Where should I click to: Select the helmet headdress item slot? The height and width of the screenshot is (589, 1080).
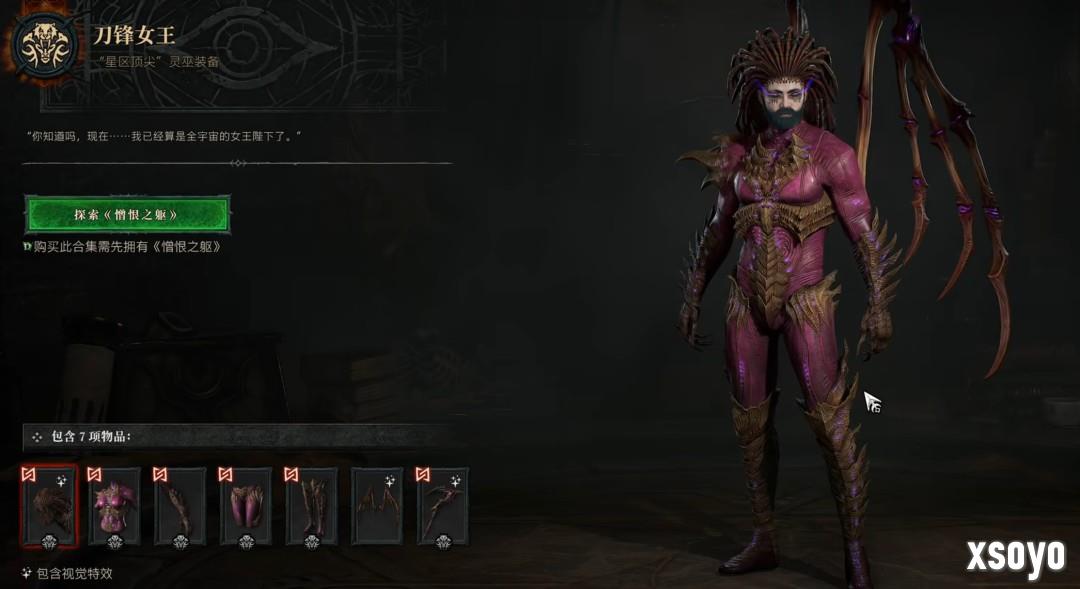pos(49,506)
